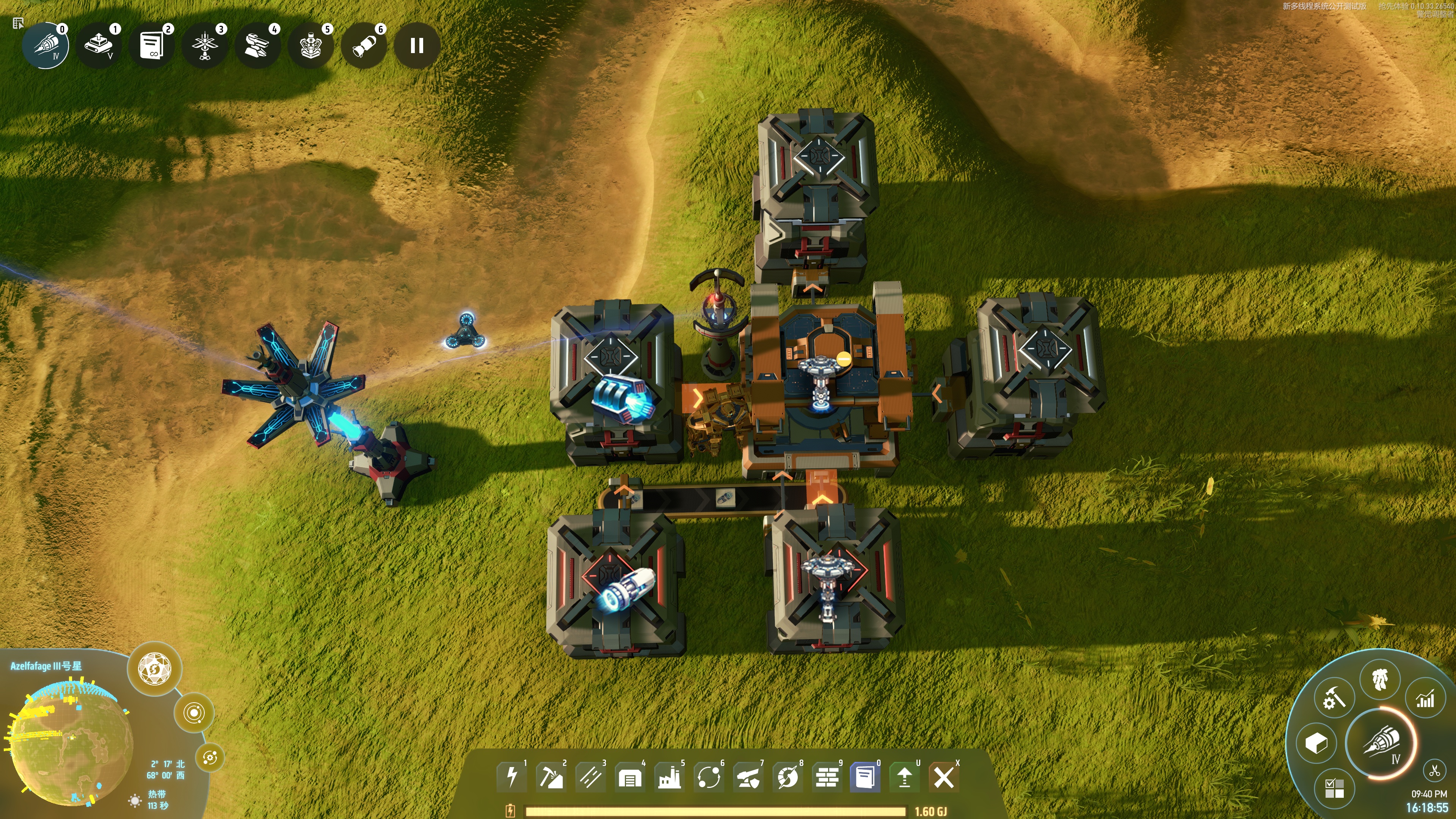Click the planet globe minimap
The image size is (1456, 819).
point(71,743)
